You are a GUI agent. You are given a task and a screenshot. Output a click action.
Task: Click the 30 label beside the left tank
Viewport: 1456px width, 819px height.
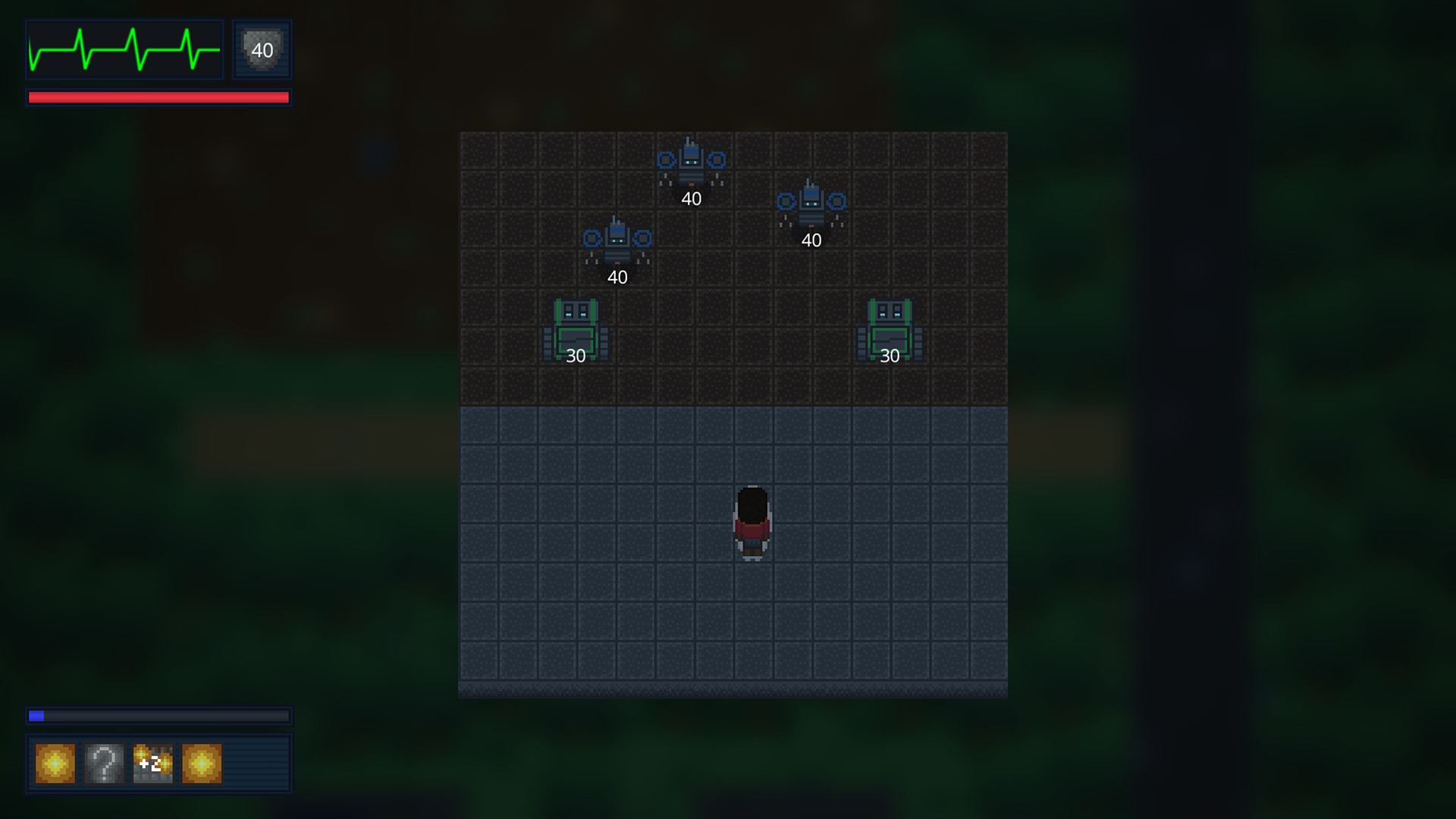click(575, 354)
